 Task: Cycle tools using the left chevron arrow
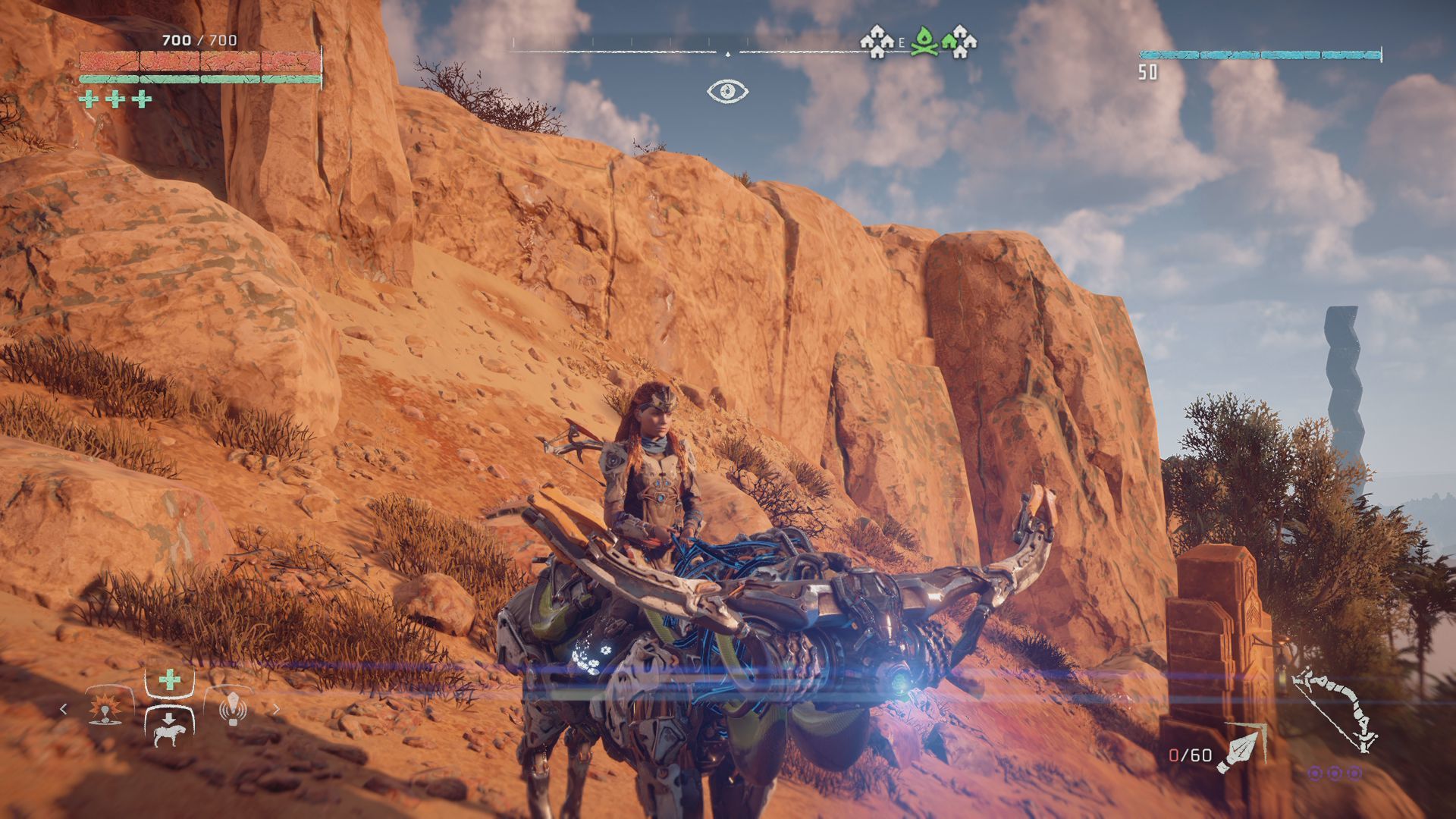[63, 708]
